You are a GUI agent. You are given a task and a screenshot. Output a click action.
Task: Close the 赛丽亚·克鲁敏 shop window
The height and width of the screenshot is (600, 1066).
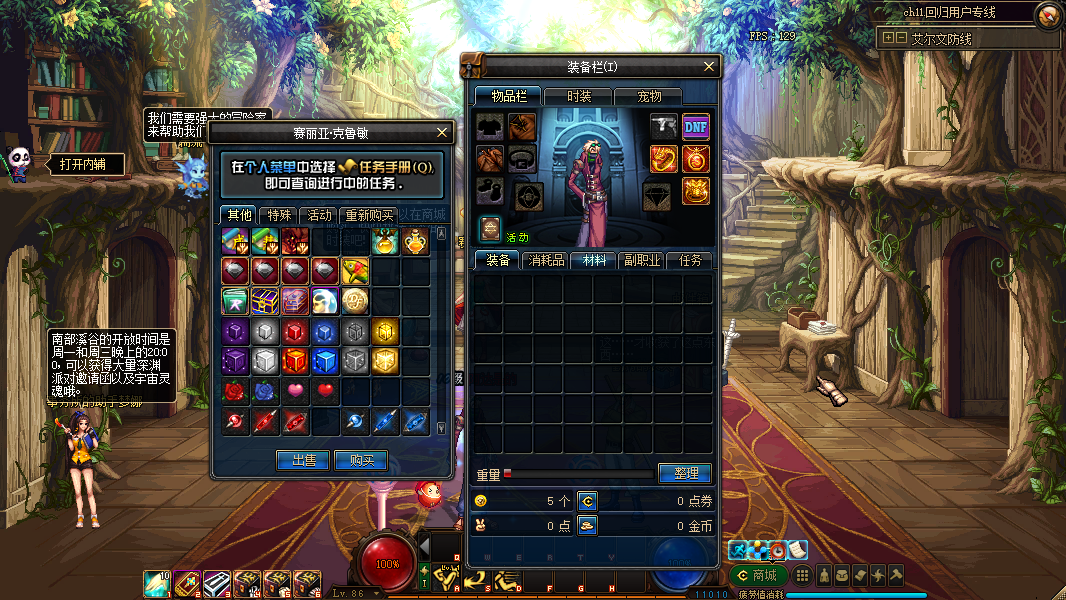(443, 132)
